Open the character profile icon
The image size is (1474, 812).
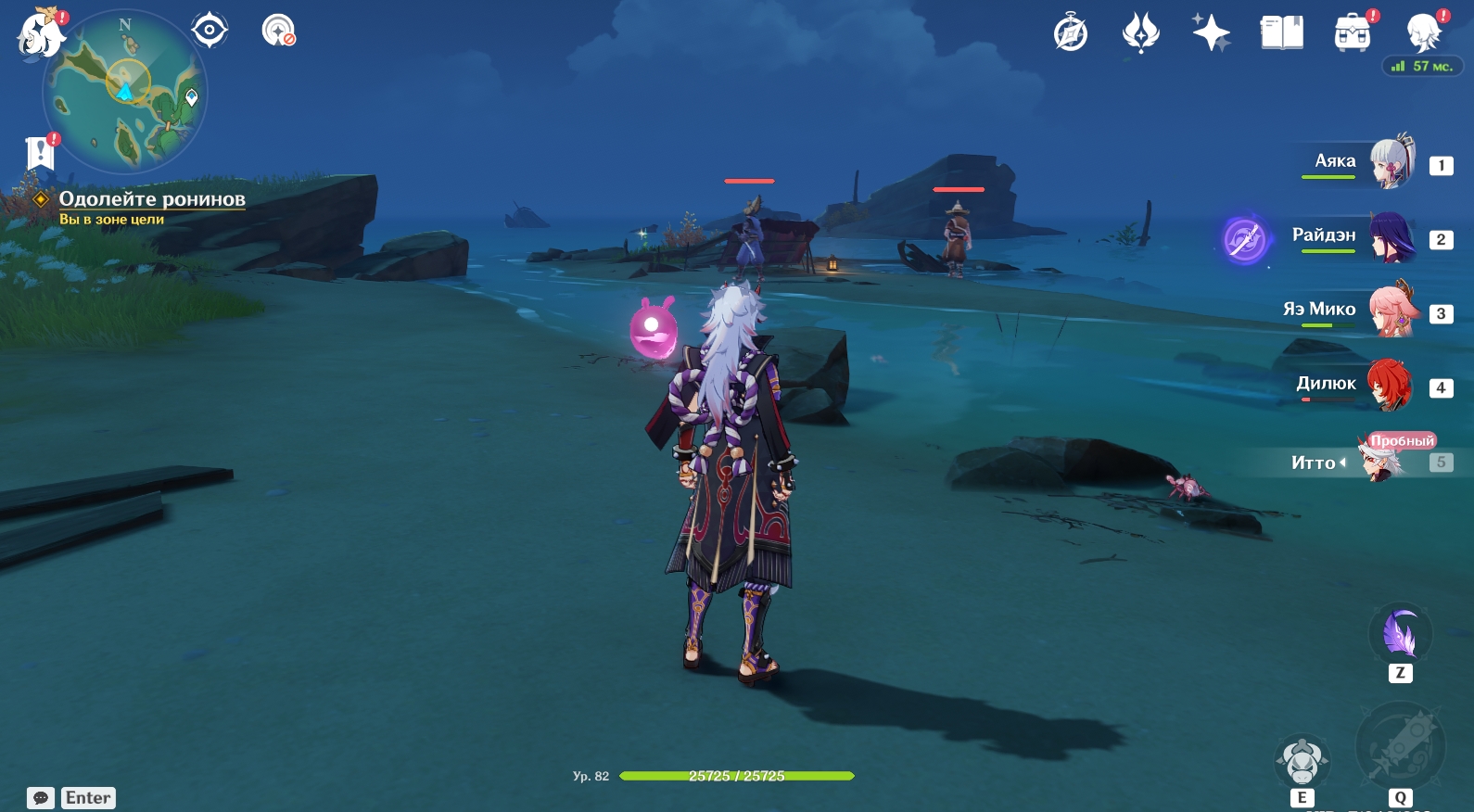point(1423,33)
